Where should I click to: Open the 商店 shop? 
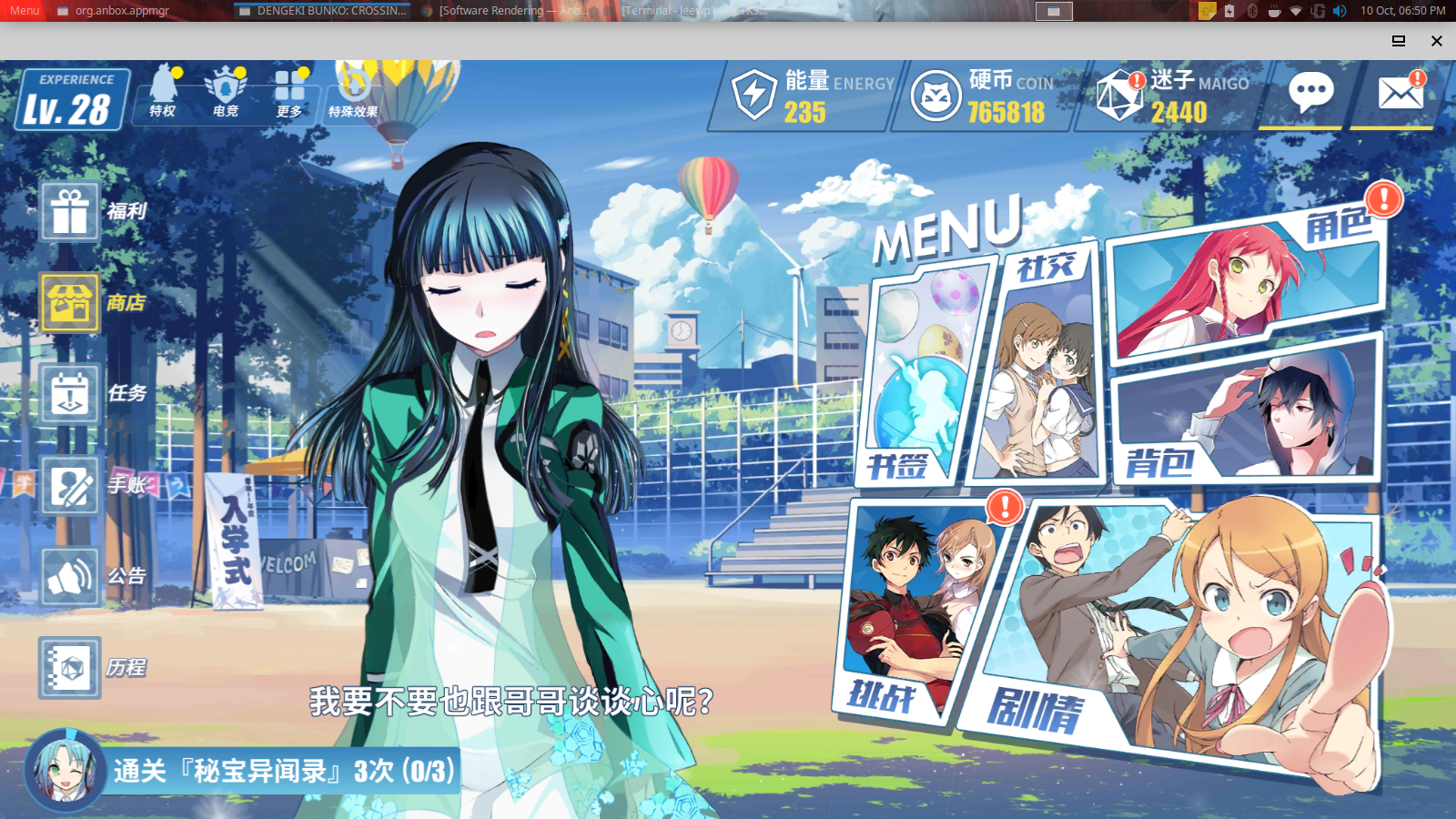tap(70, 303)
